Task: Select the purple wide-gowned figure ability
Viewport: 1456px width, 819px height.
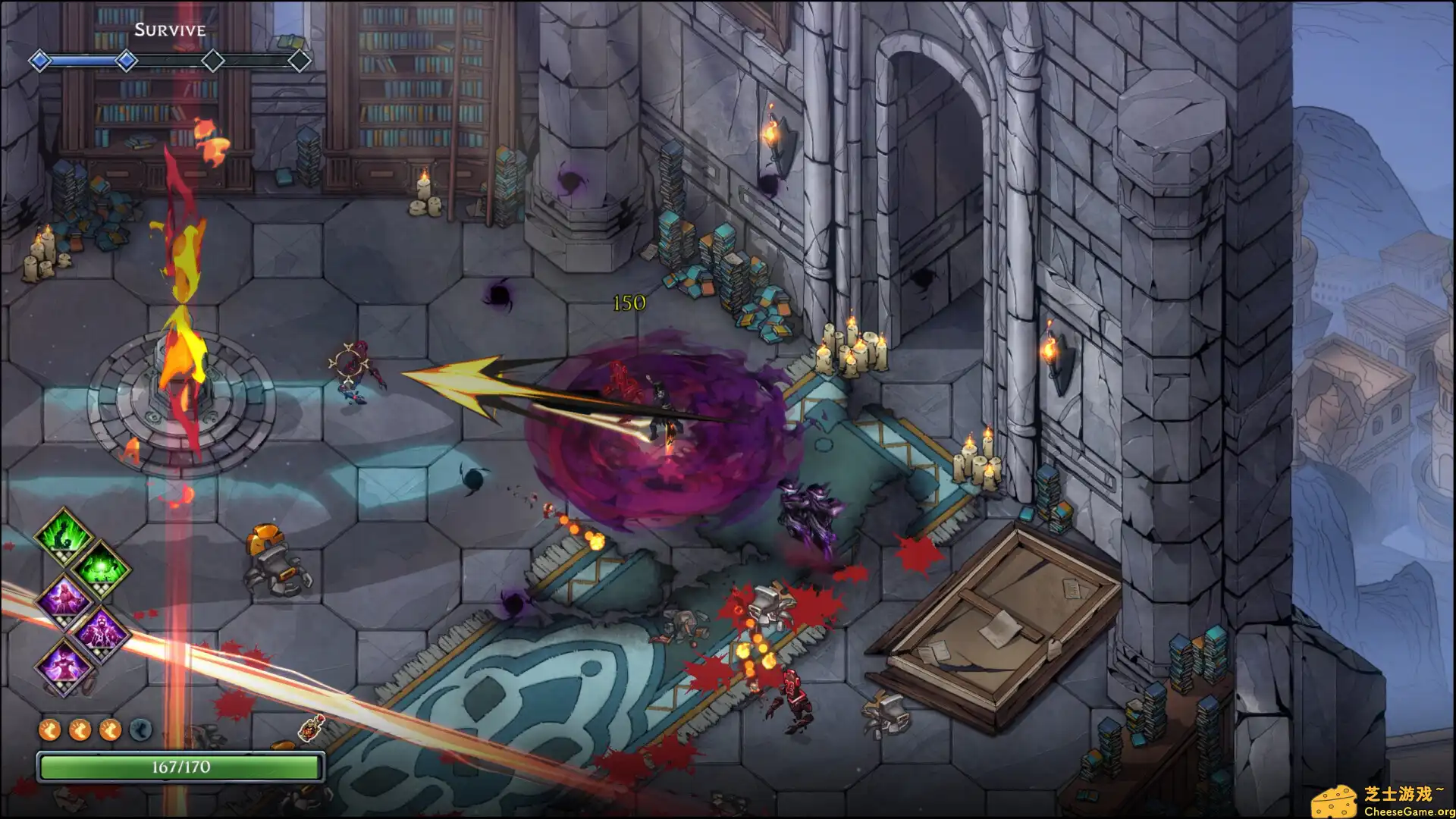Action: 64,667
